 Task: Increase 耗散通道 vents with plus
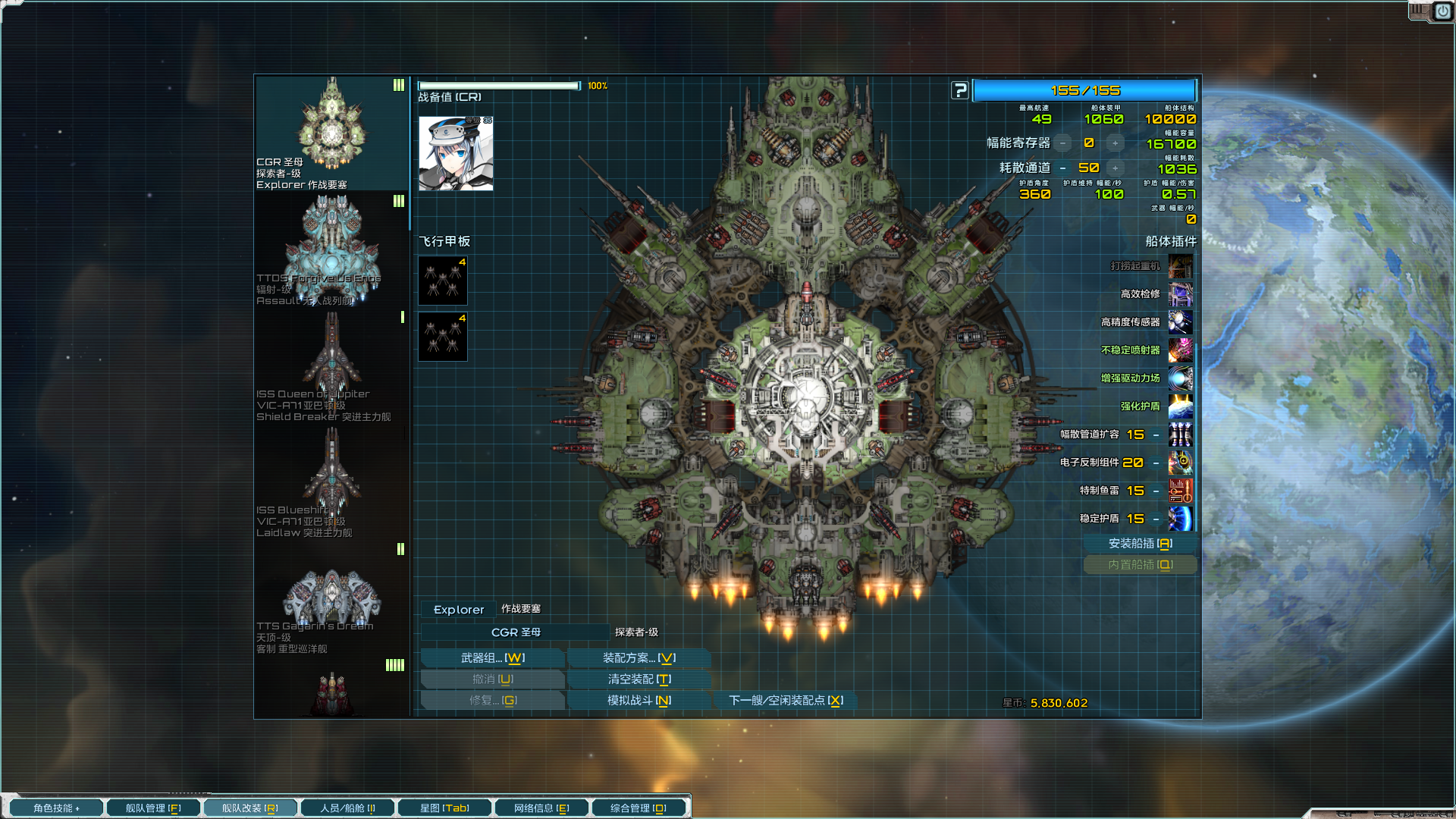pos(1115,168)
